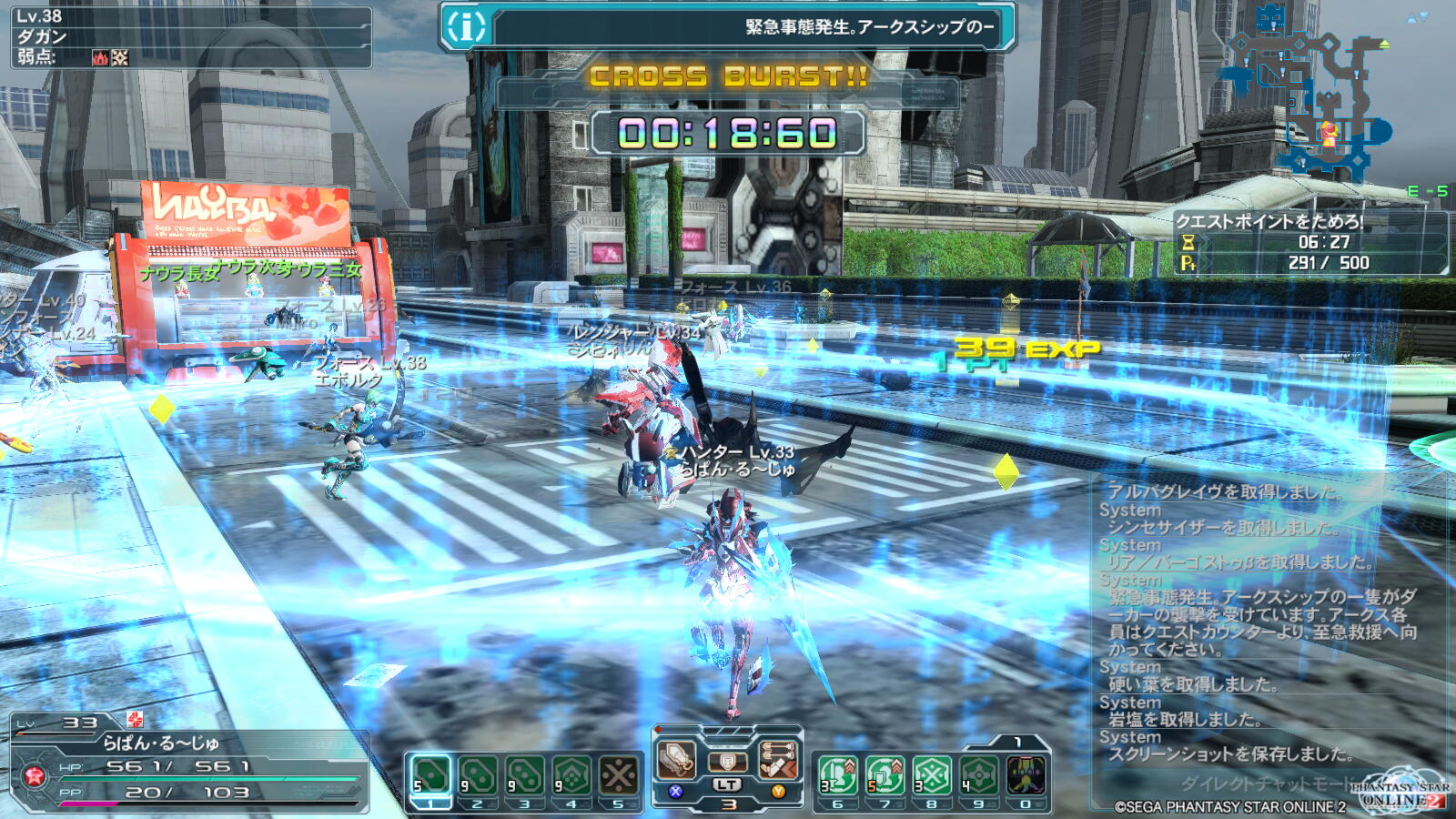This screenshot has width=1456, height=819.
Task: Activate the sword boost skill in slot 6
Action: tap(838, 776)
